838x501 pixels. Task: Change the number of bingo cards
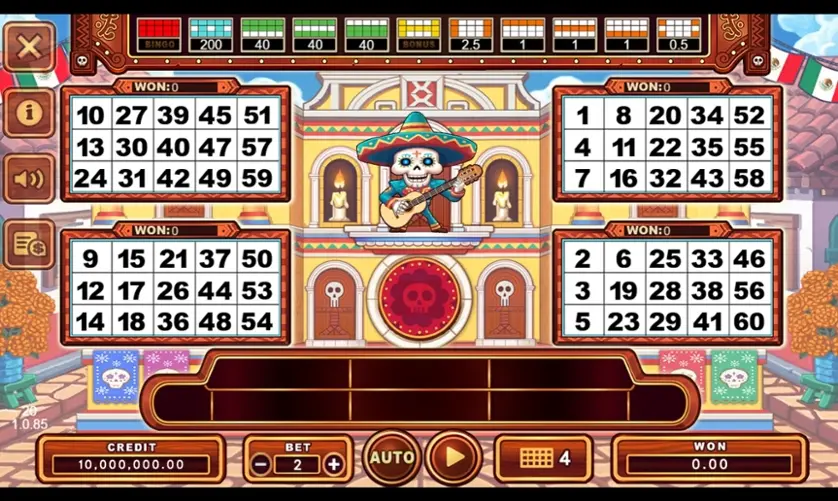tap(544, 458)
